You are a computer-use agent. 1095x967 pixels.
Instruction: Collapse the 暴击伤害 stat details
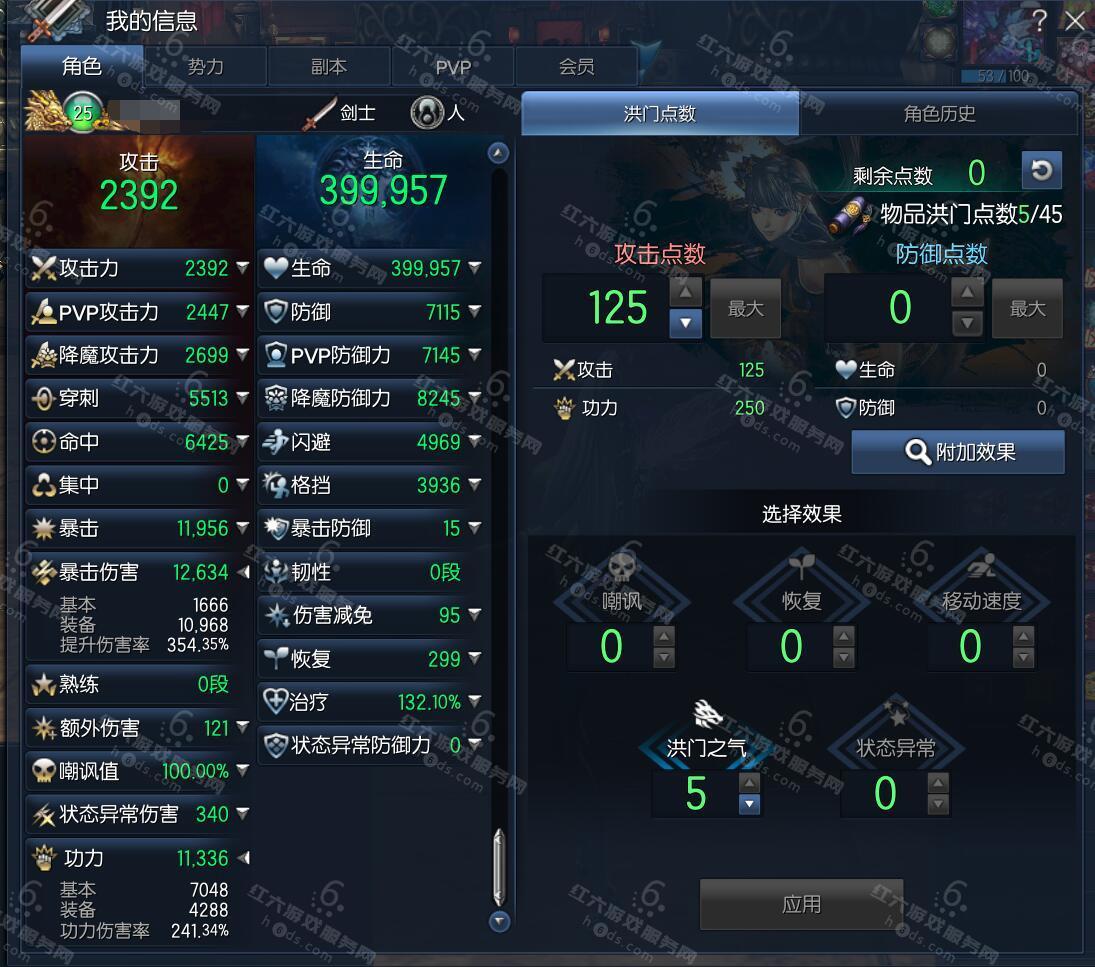[x=243, y=572]
